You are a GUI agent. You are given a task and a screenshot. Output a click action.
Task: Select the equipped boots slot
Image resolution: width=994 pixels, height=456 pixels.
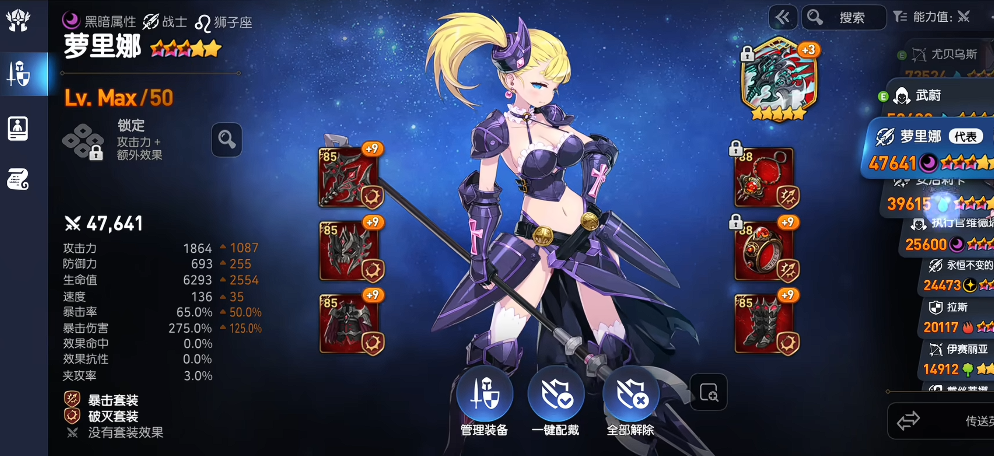coord(765,322)
